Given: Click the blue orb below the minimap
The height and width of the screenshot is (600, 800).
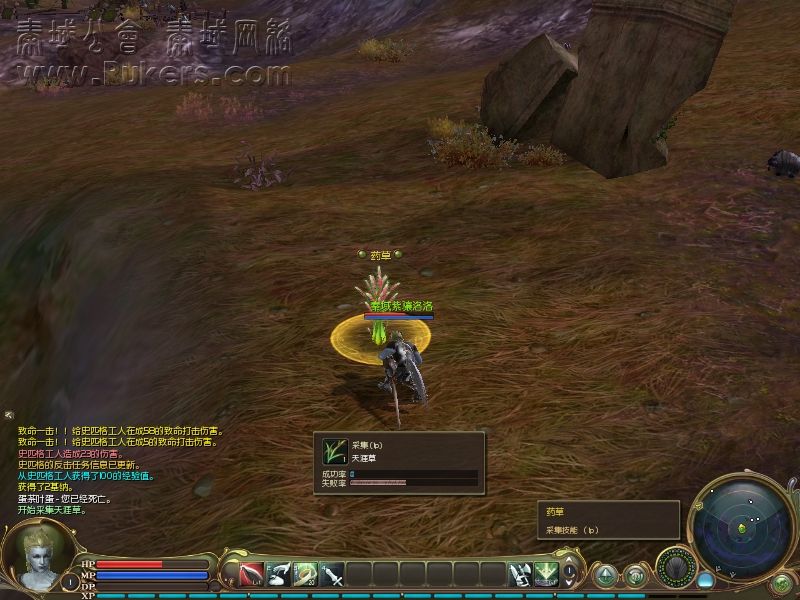Looking at the screenshot, I should 706,580.
